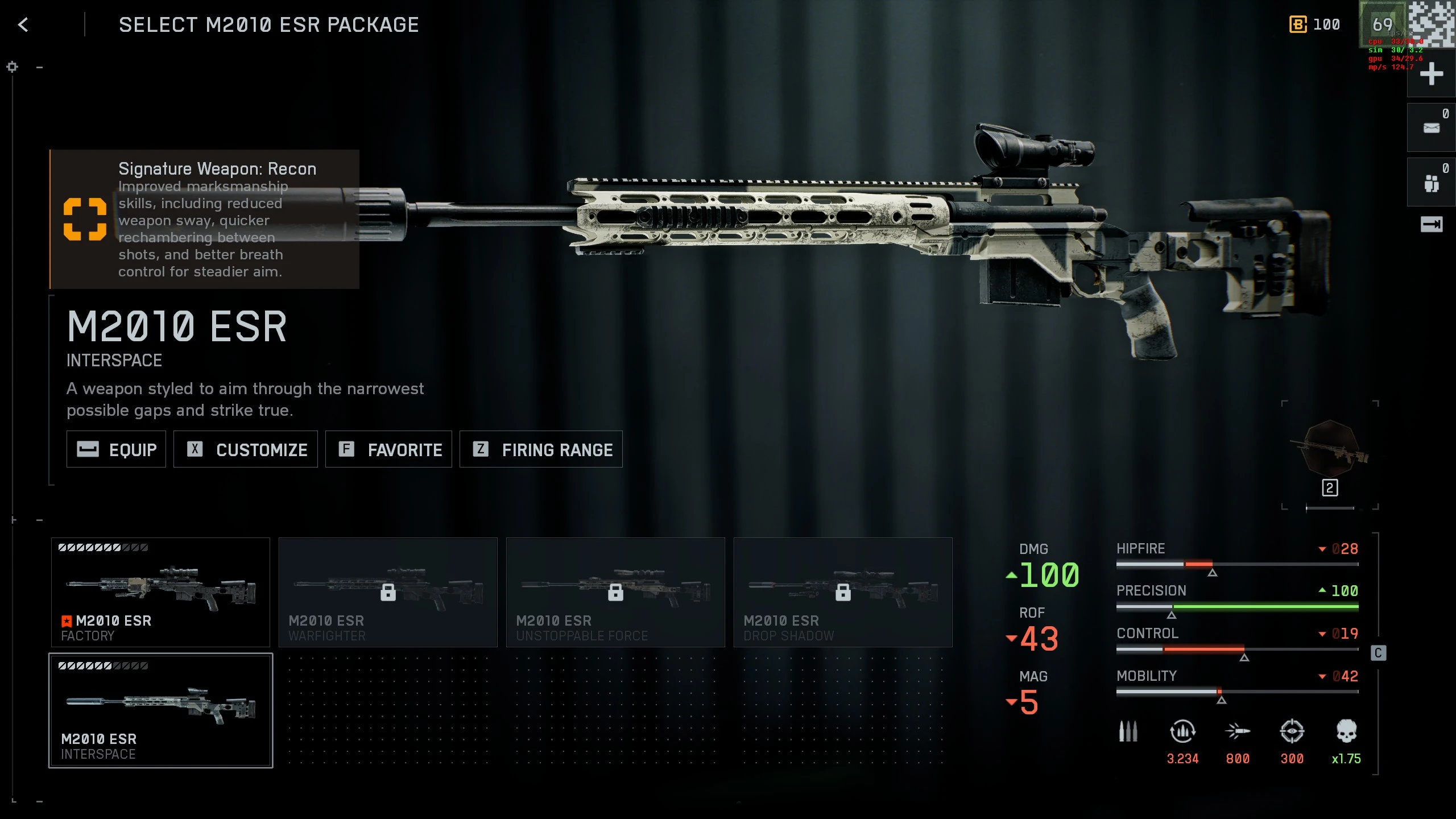Open the Customize weapon screen
This screenshot has height=819, width=1456.
246,449
